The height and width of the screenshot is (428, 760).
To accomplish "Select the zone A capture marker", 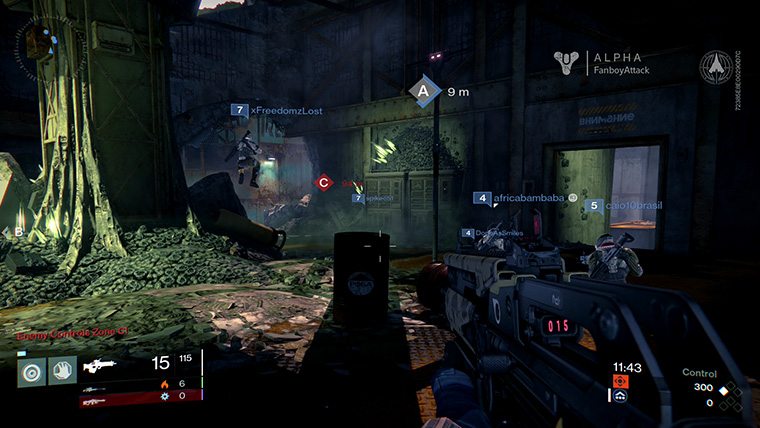I will [424, 91].
